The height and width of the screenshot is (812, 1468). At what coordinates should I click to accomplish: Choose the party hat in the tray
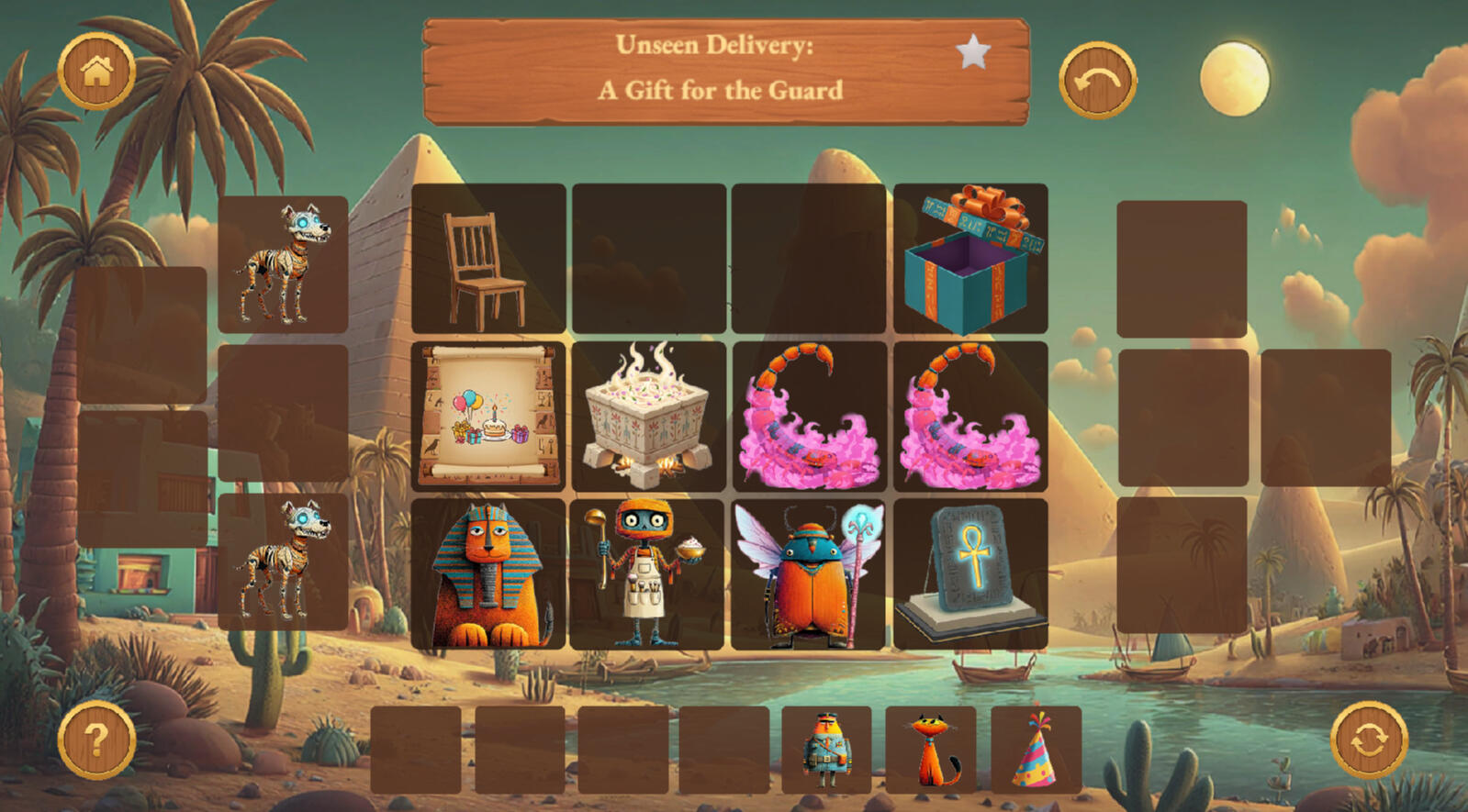coord(1036,750)
